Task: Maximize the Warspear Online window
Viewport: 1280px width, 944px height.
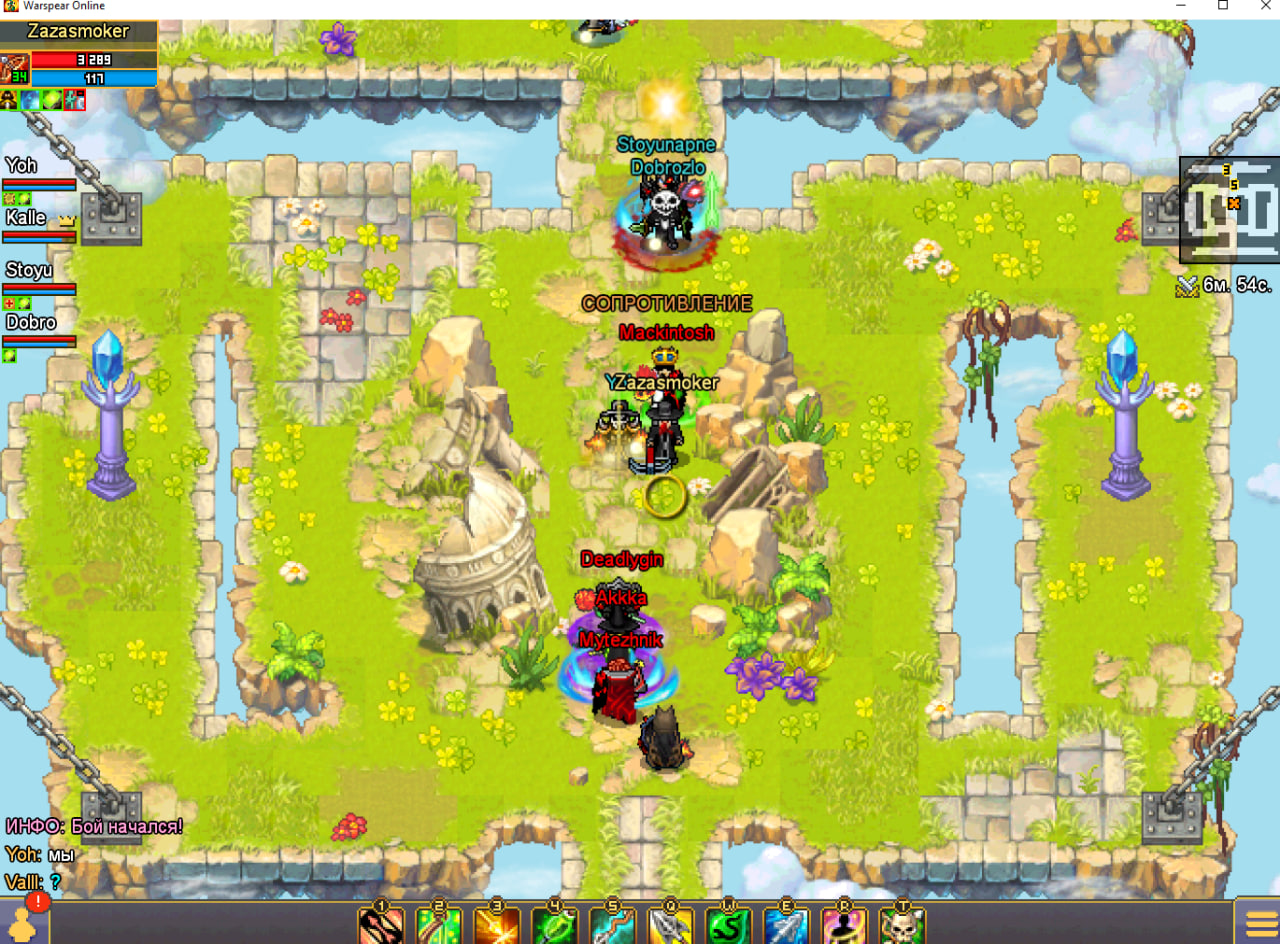Action: pos(1223,6)
